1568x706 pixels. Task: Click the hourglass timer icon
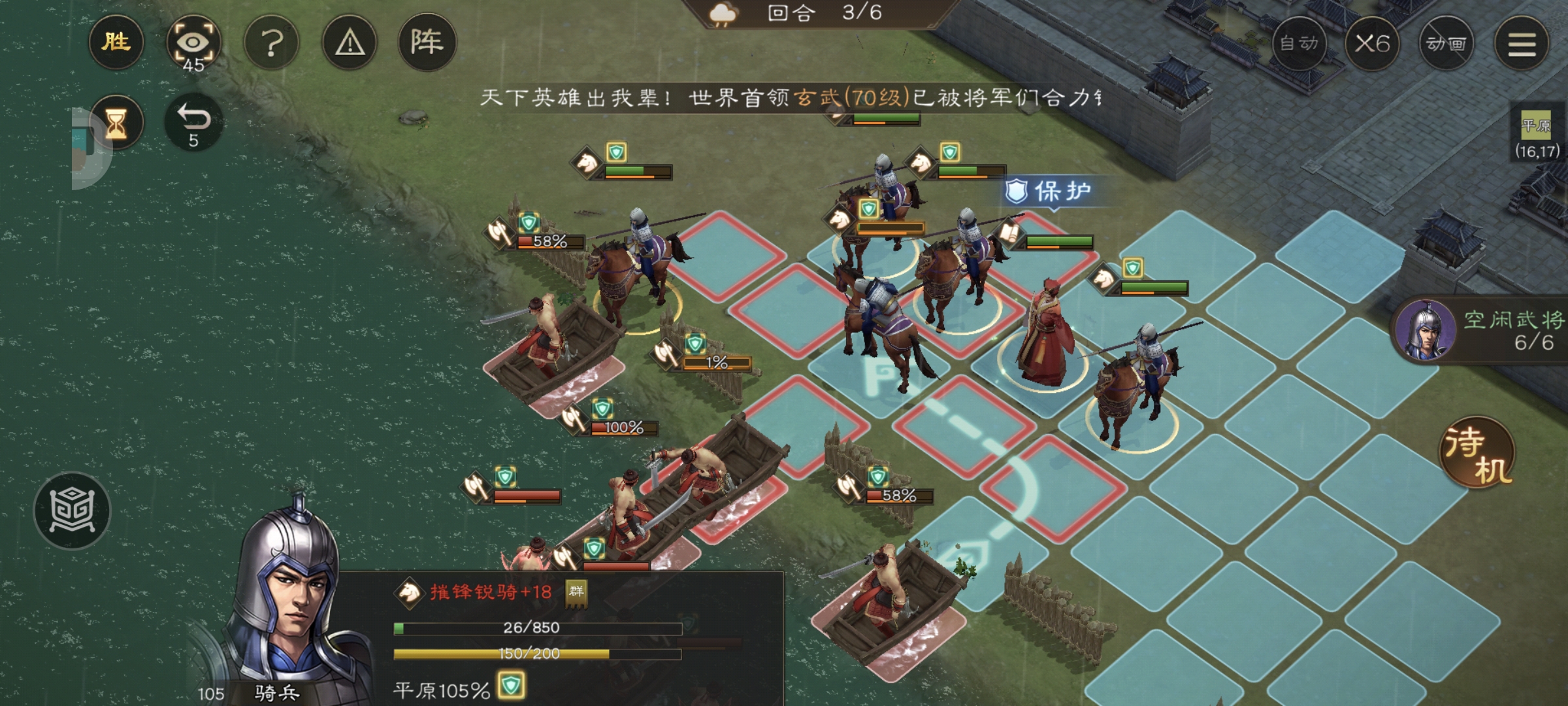116,122
